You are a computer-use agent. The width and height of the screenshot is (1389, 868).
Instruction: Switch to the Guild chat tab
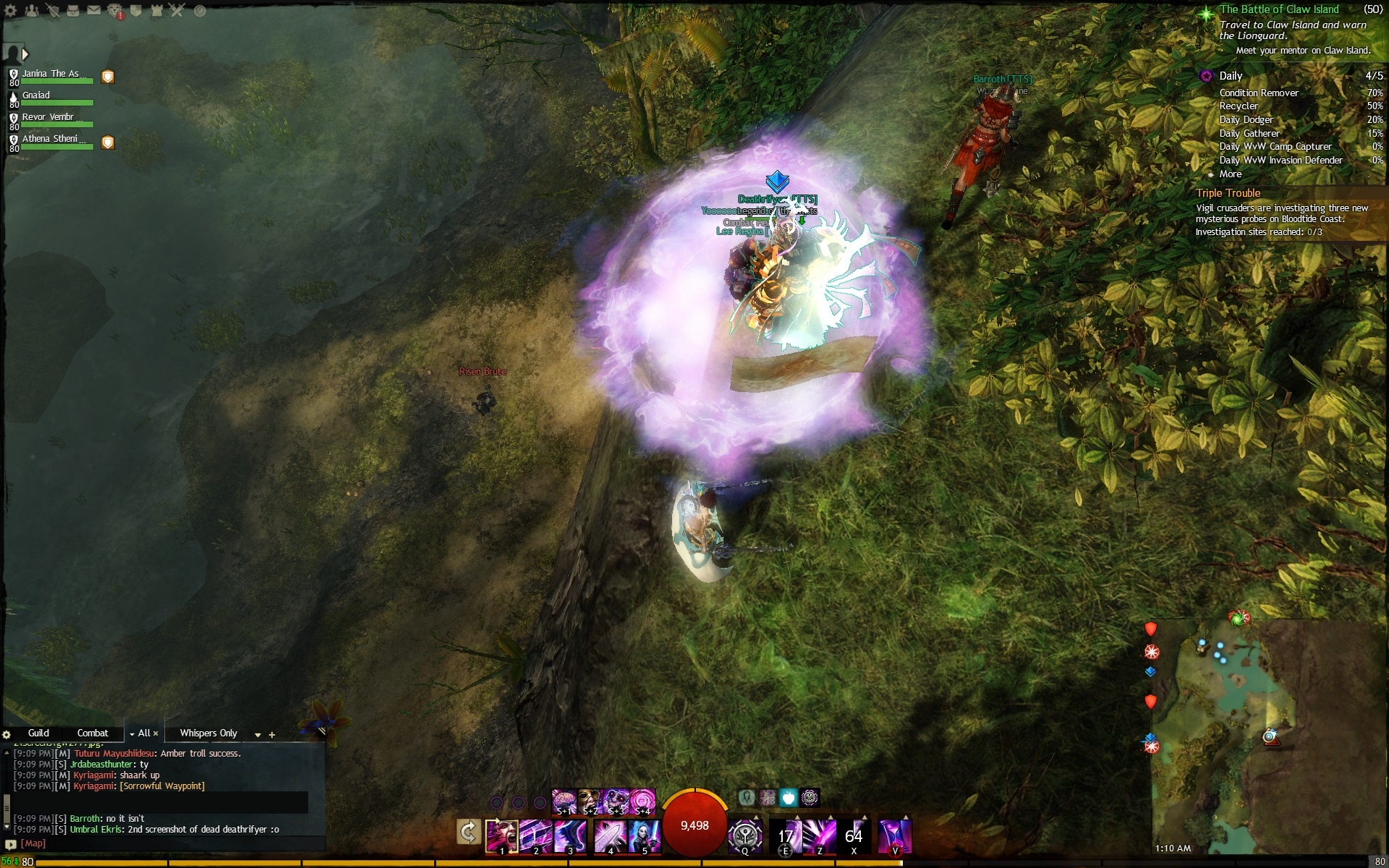pos(38,733)
